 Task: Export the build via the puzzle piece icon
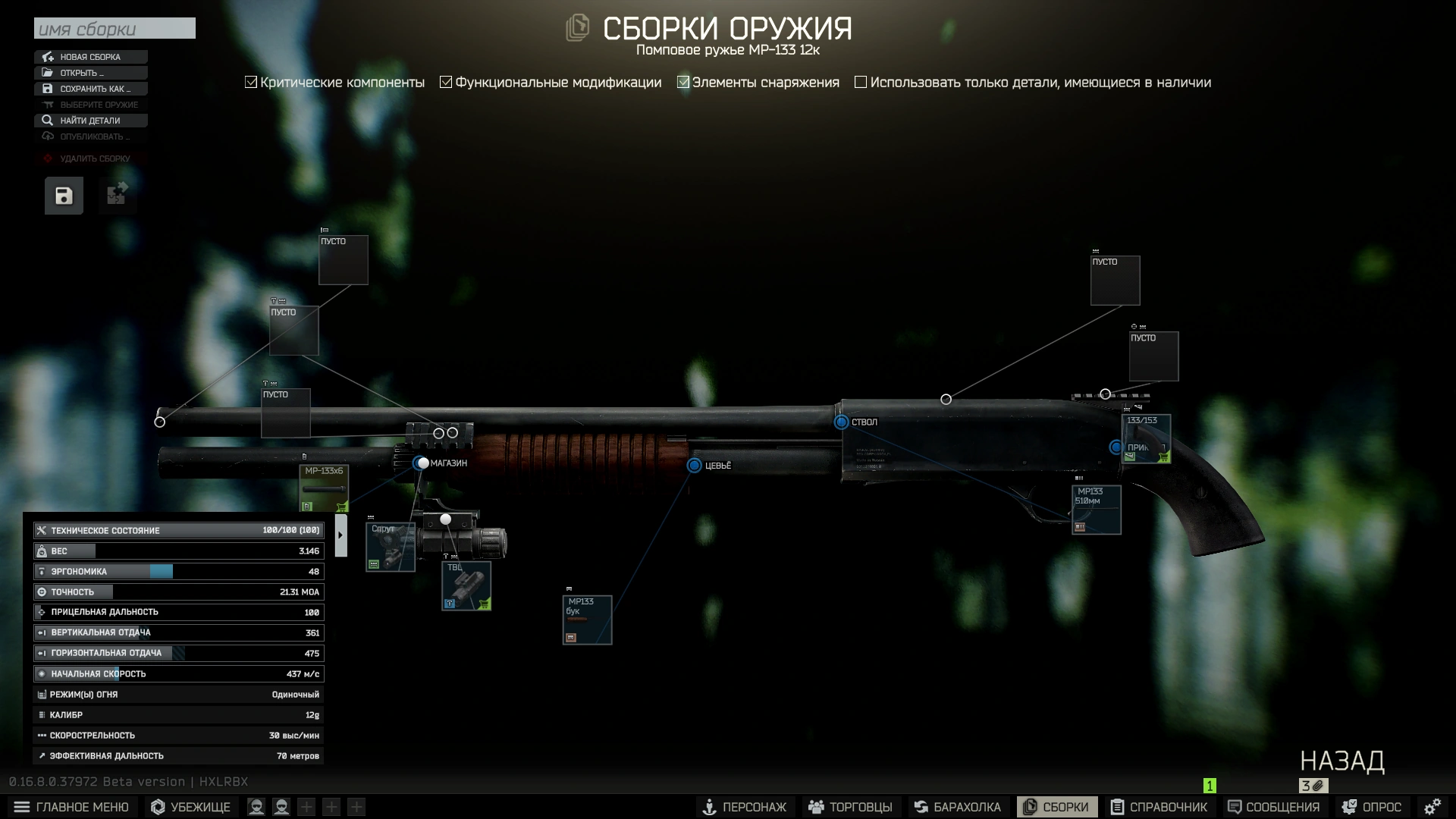(x=117, y=195)
